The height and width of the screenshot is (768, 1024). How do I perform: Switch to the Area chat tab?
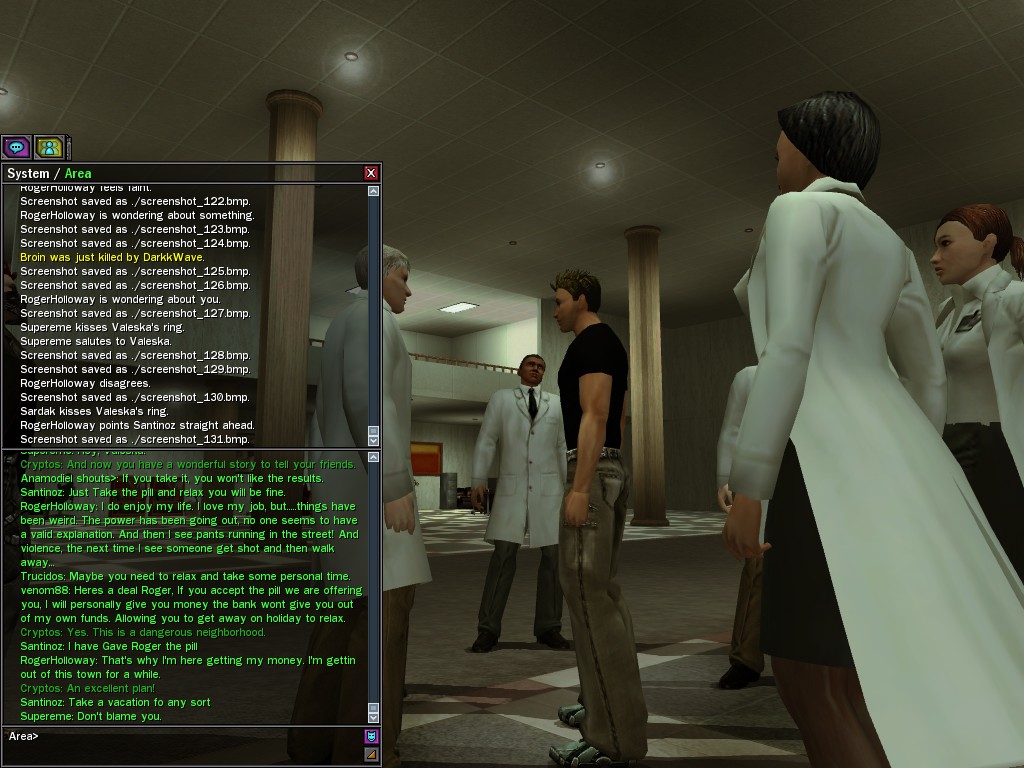click(78, 174)
